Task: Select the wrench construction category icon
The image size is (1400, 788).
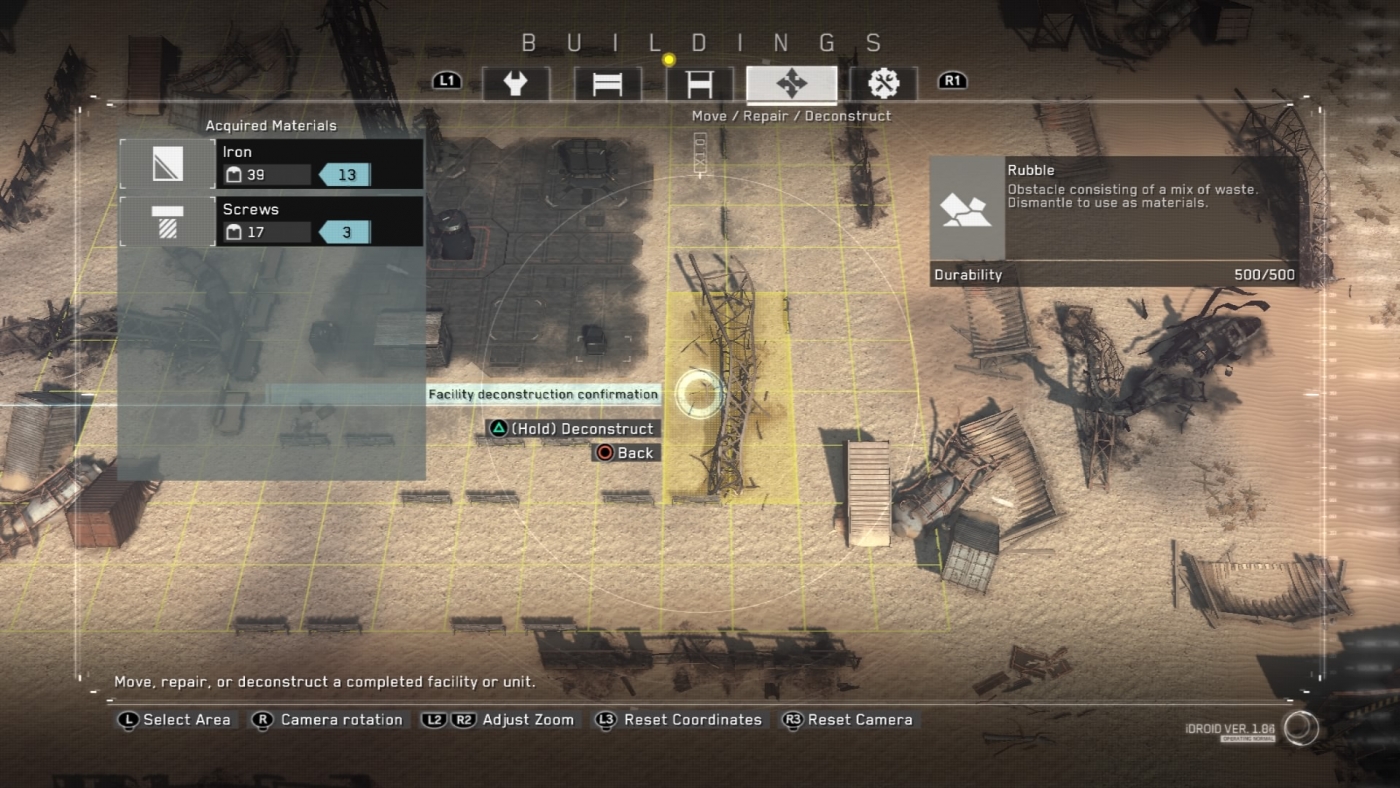Action: click(x=516, y=84)
